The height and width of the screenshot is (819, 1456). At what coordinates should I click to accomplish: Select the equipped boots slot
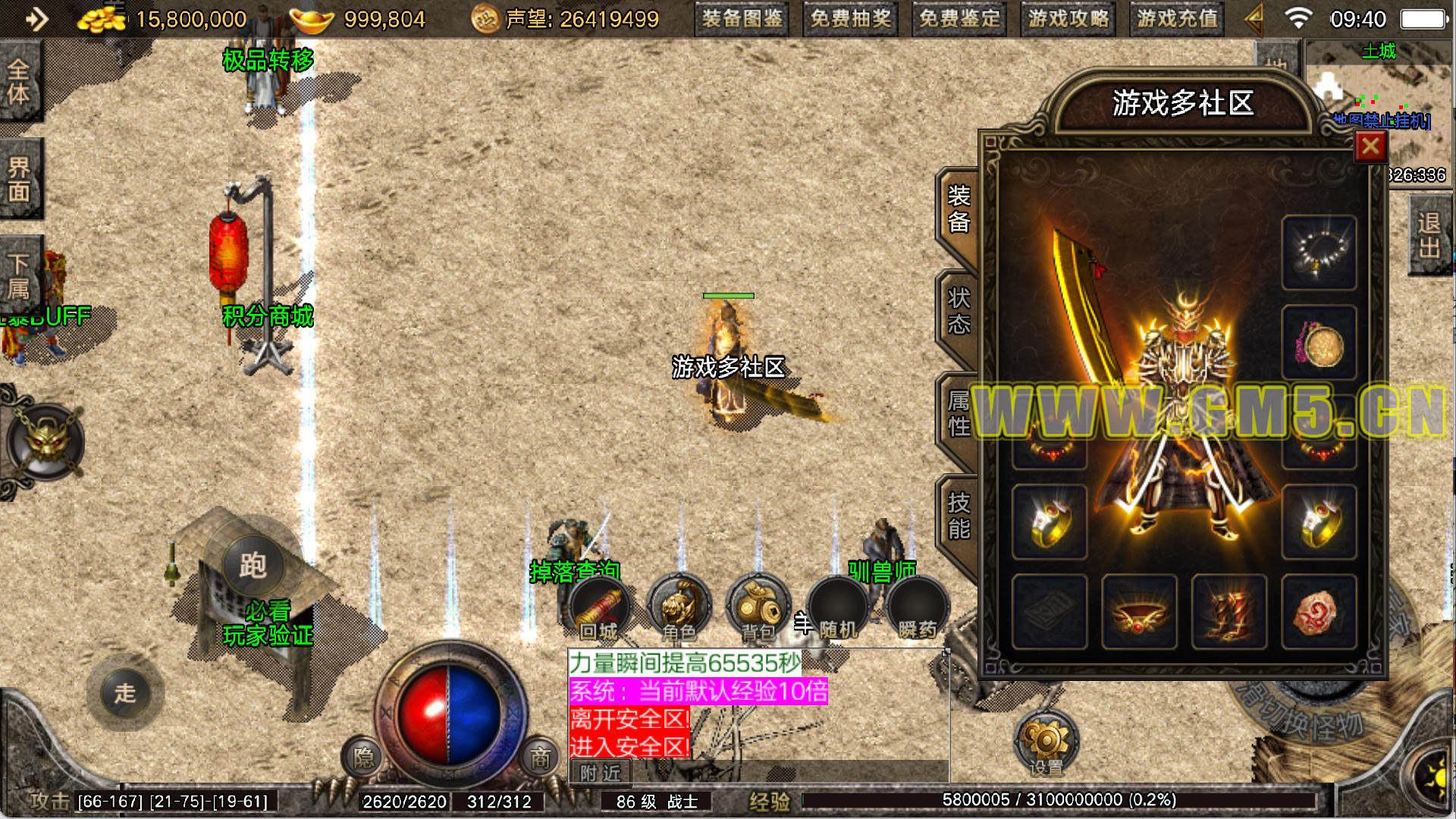pyautogui.click(x=1228, y=611)
